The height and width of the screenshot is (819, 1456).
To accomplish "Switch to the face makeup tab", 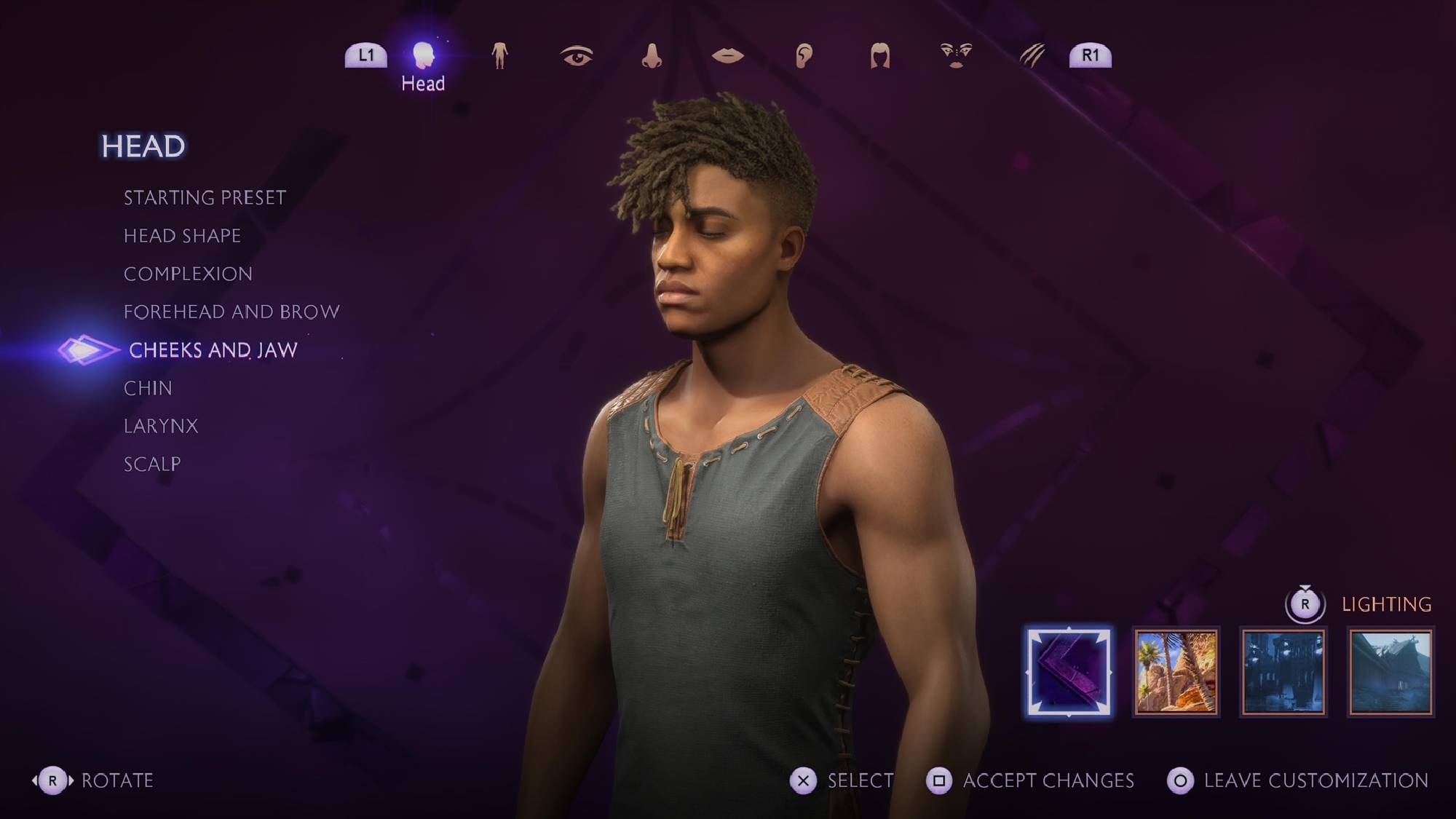I will click(x=956, y=56).
